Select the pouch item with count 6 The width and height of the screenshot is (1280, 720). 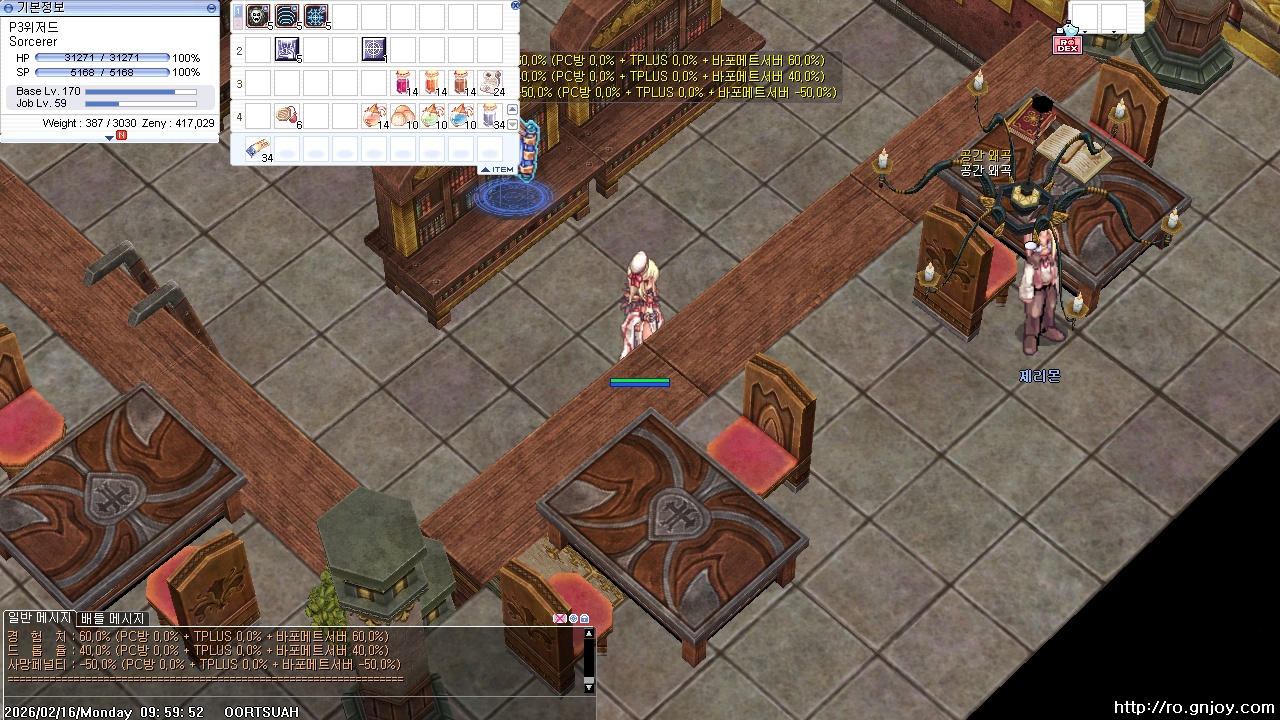[287, 115]
